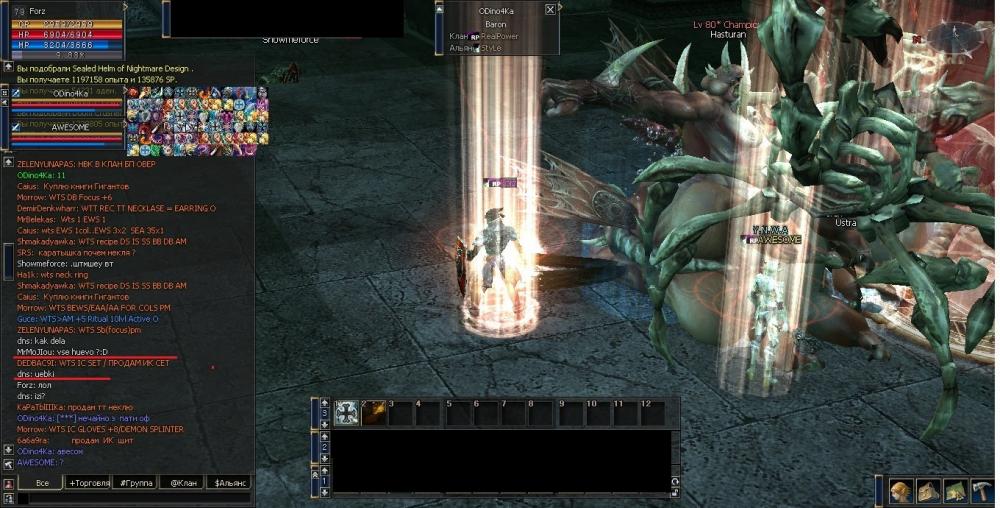Screen dimensions: 1000x508
Task: Open the map icon in the menu bar
Action: [x=953, y=491]
